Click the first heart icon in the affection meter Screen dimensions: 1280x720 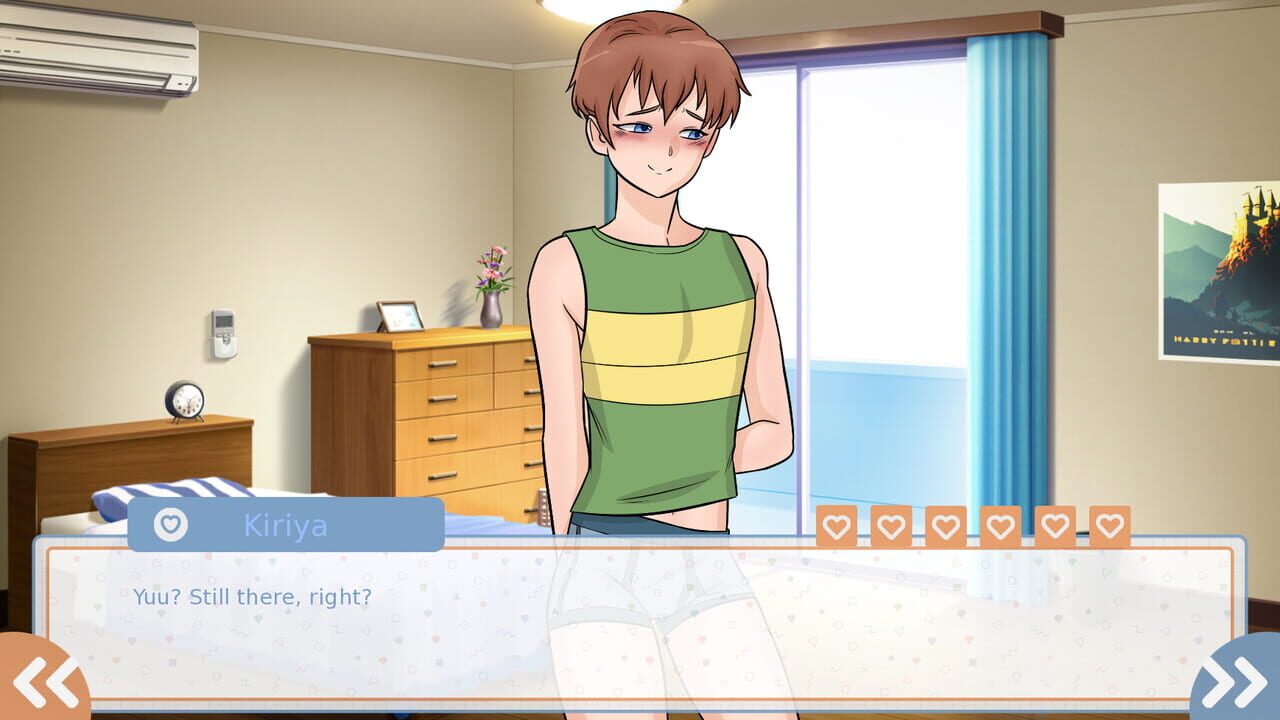coord(834,525)
